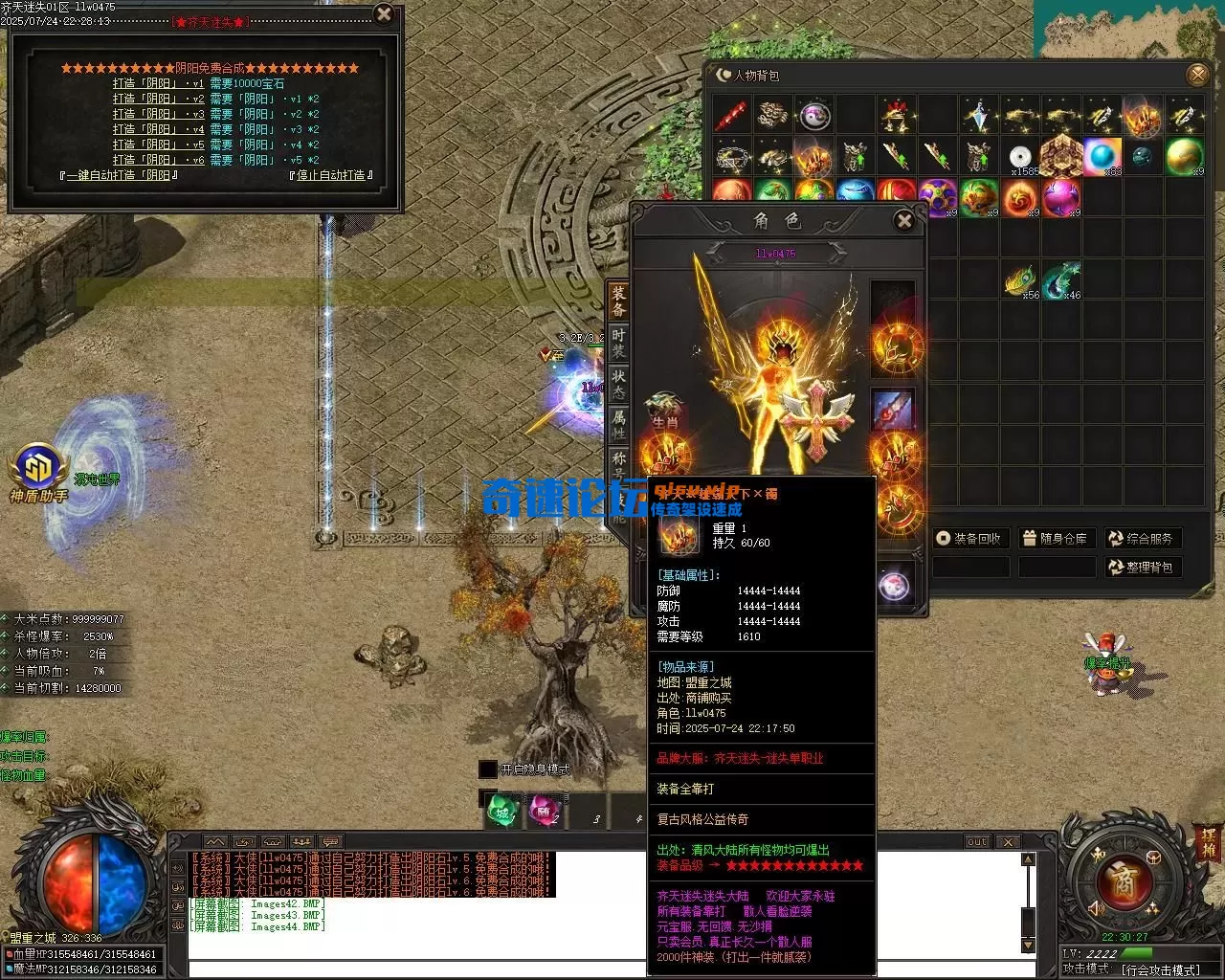The width and height of the screenshot is (1225, 980).
Task: Open the 随身仓库 portable warehouse
Action: [x=1055, y=539]
